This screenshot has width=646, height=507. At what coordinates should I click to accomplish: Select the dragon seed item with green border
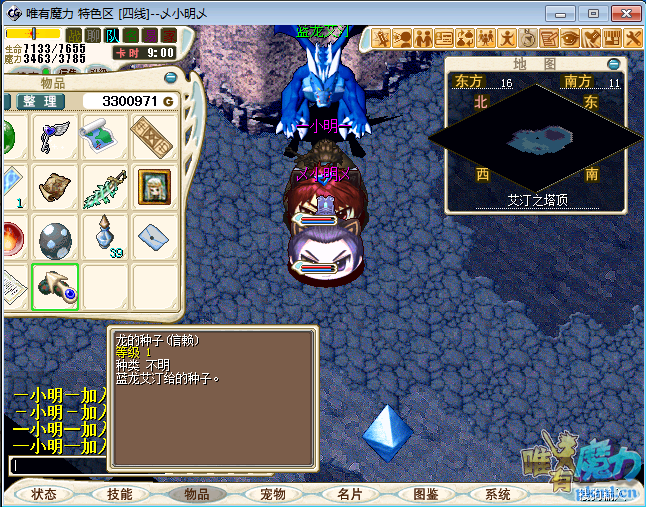(55, 287)
